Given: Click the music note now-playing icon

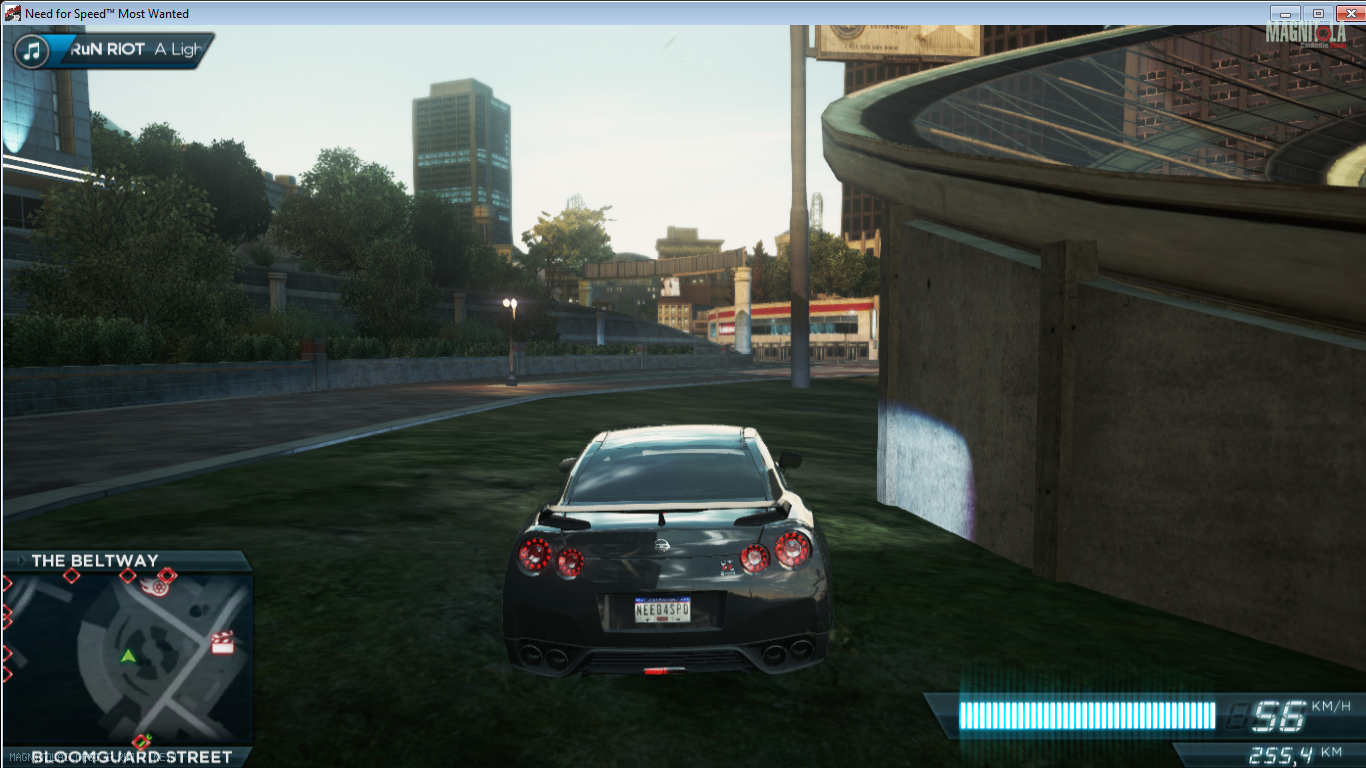Looking at the screenshot, I should point(33,50).
